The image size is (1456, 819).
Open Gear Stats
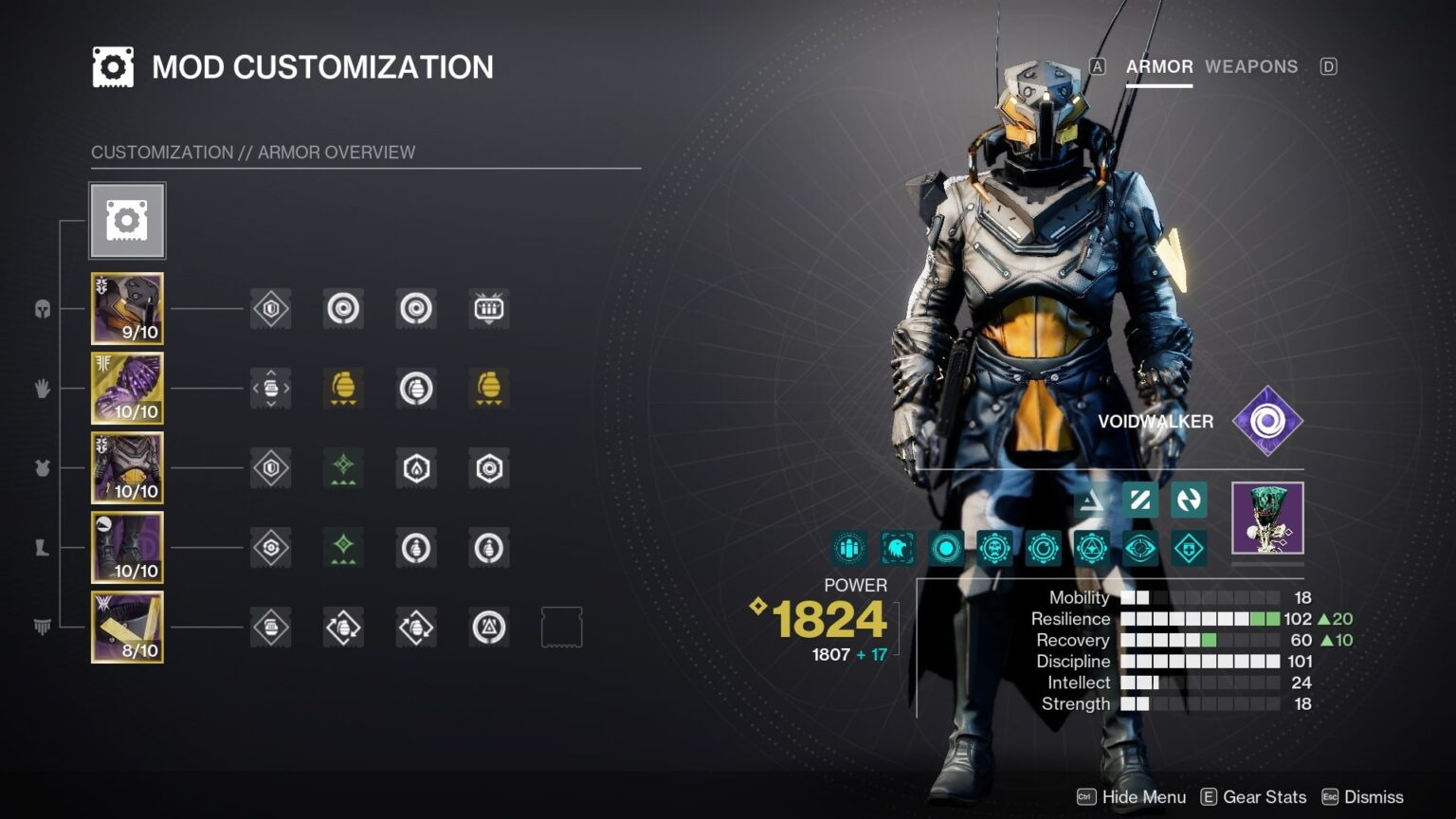click(1253, 797)
